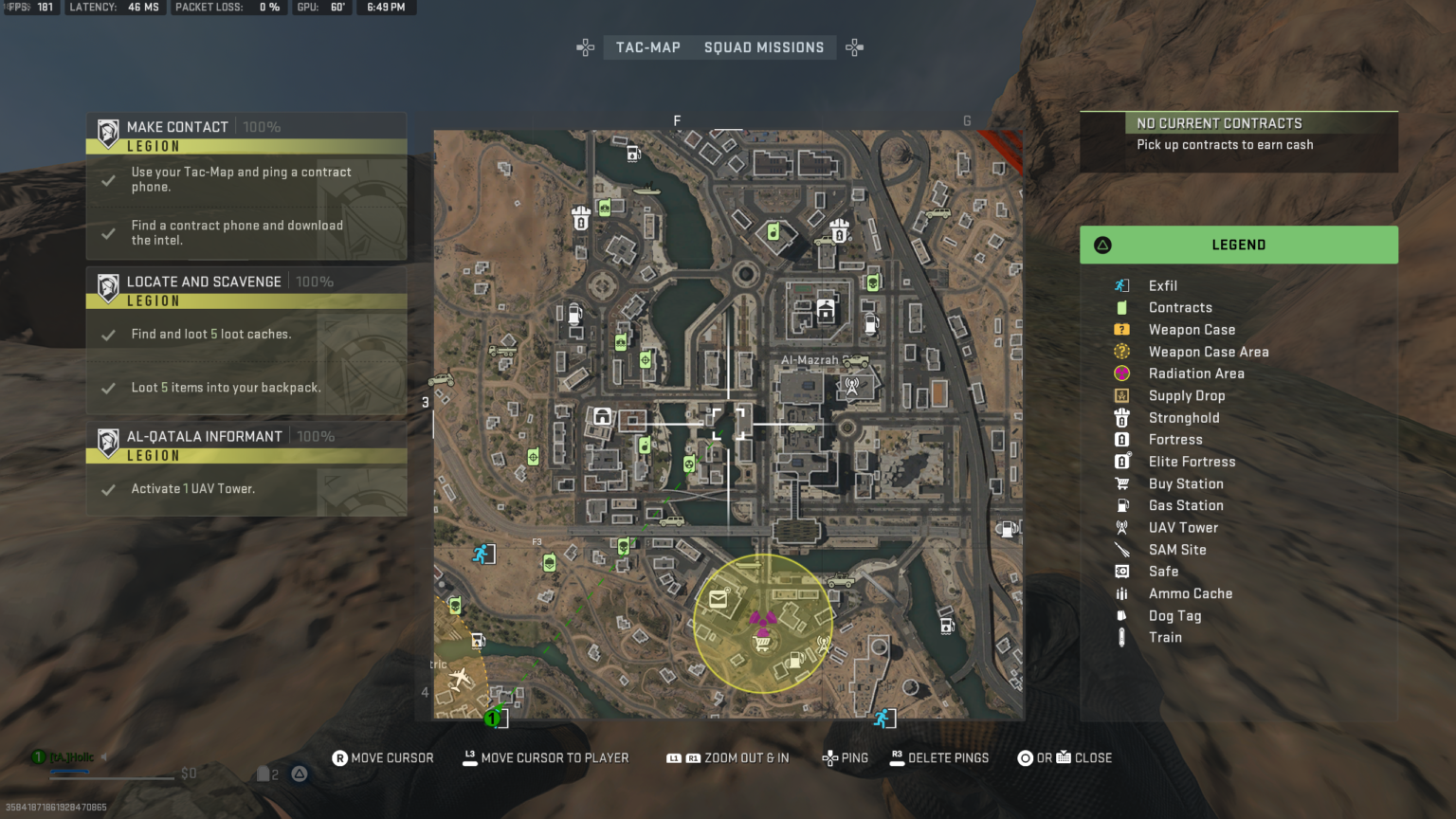The image size is (1456, 819).
Task: Select a Stronghold shield icon on the map
Action: pyautogui.click(x=579, y=217)
